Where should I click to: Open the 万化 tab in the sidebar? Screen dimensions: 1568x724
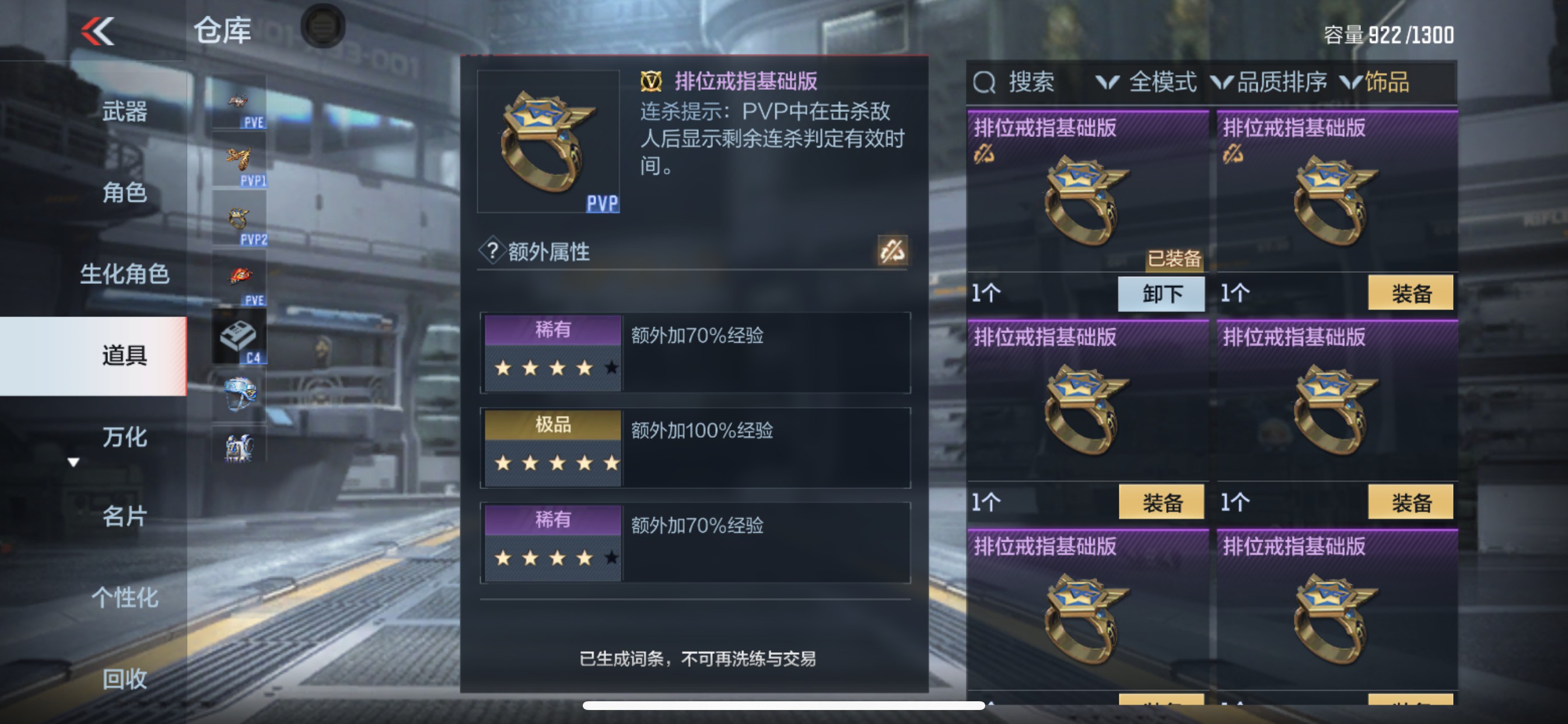coord(125,438)
